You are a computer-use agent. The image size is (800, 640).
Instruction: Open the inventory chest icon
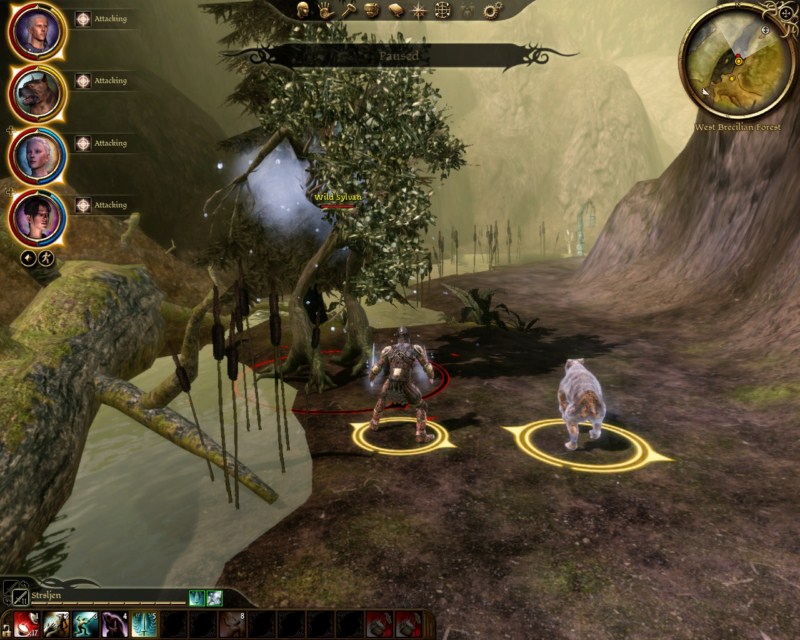[372, 10]
